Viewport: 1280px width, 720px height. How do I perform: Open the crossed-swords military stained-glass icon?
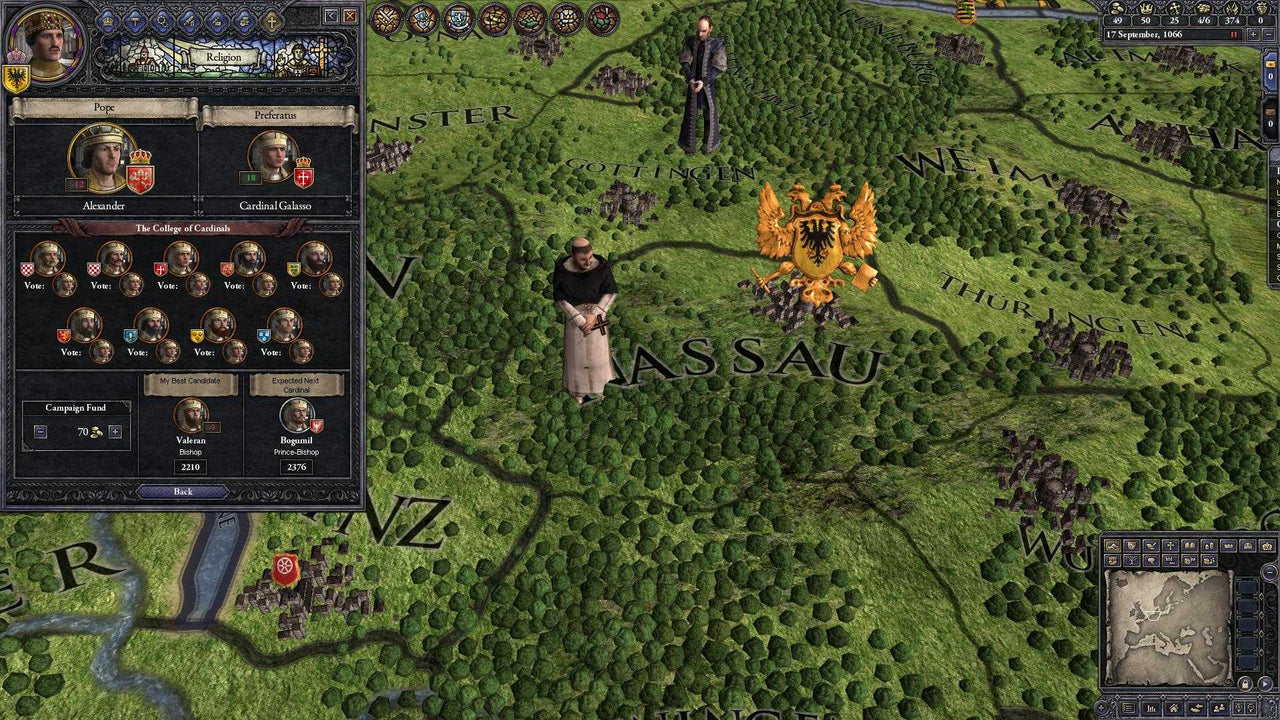point(386,13)
